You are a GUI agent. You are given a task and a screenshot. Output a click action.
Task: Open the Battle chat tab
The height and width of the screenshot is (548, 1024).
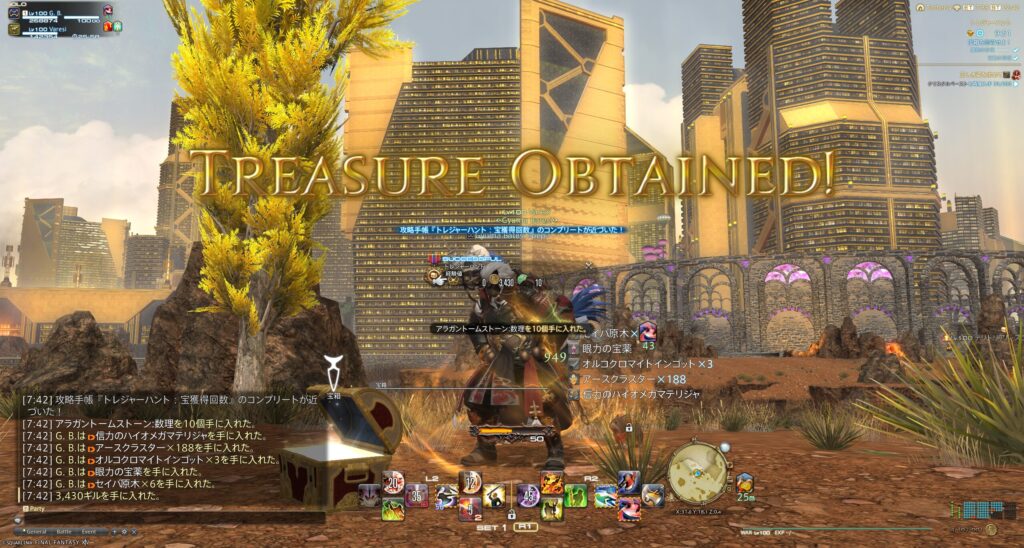(64, 531)
